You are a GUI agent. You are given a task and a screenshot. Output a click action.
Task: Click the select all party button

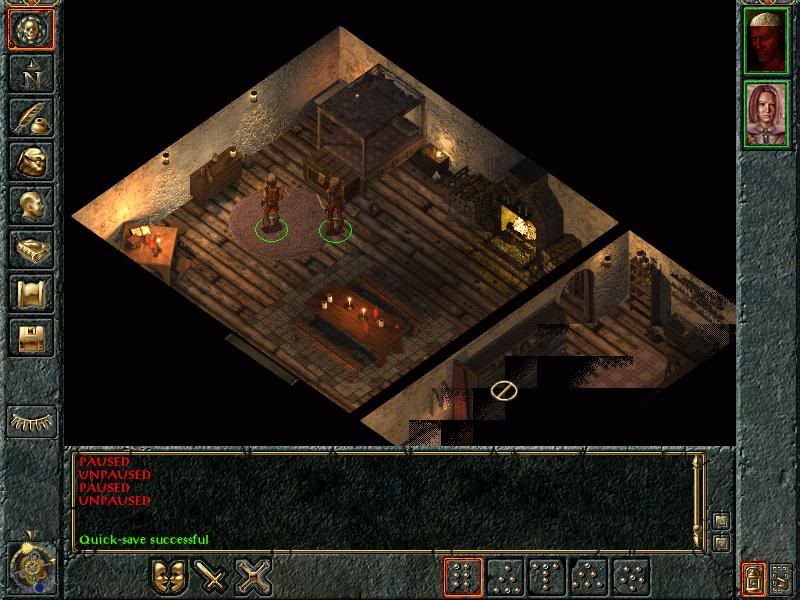coord(781,577)
